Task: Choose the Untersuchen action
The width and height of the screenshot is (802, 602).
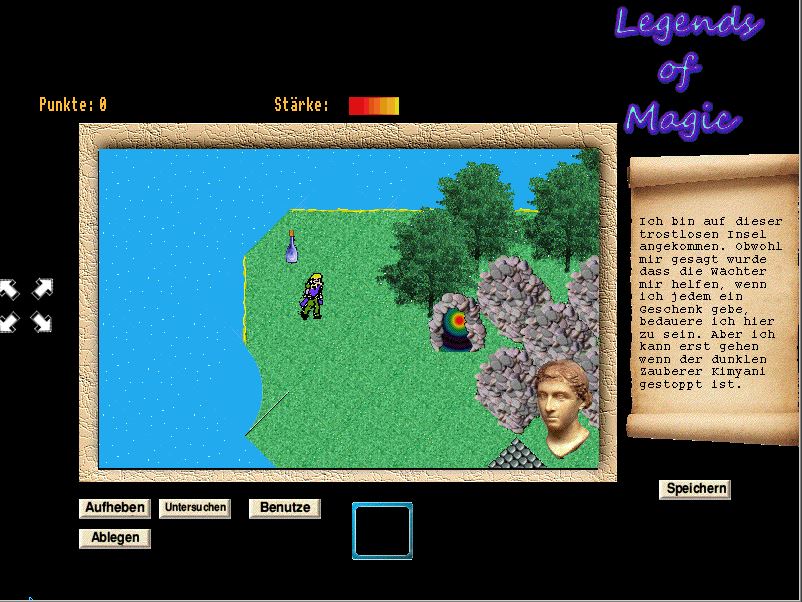Action: click(195, 508)
